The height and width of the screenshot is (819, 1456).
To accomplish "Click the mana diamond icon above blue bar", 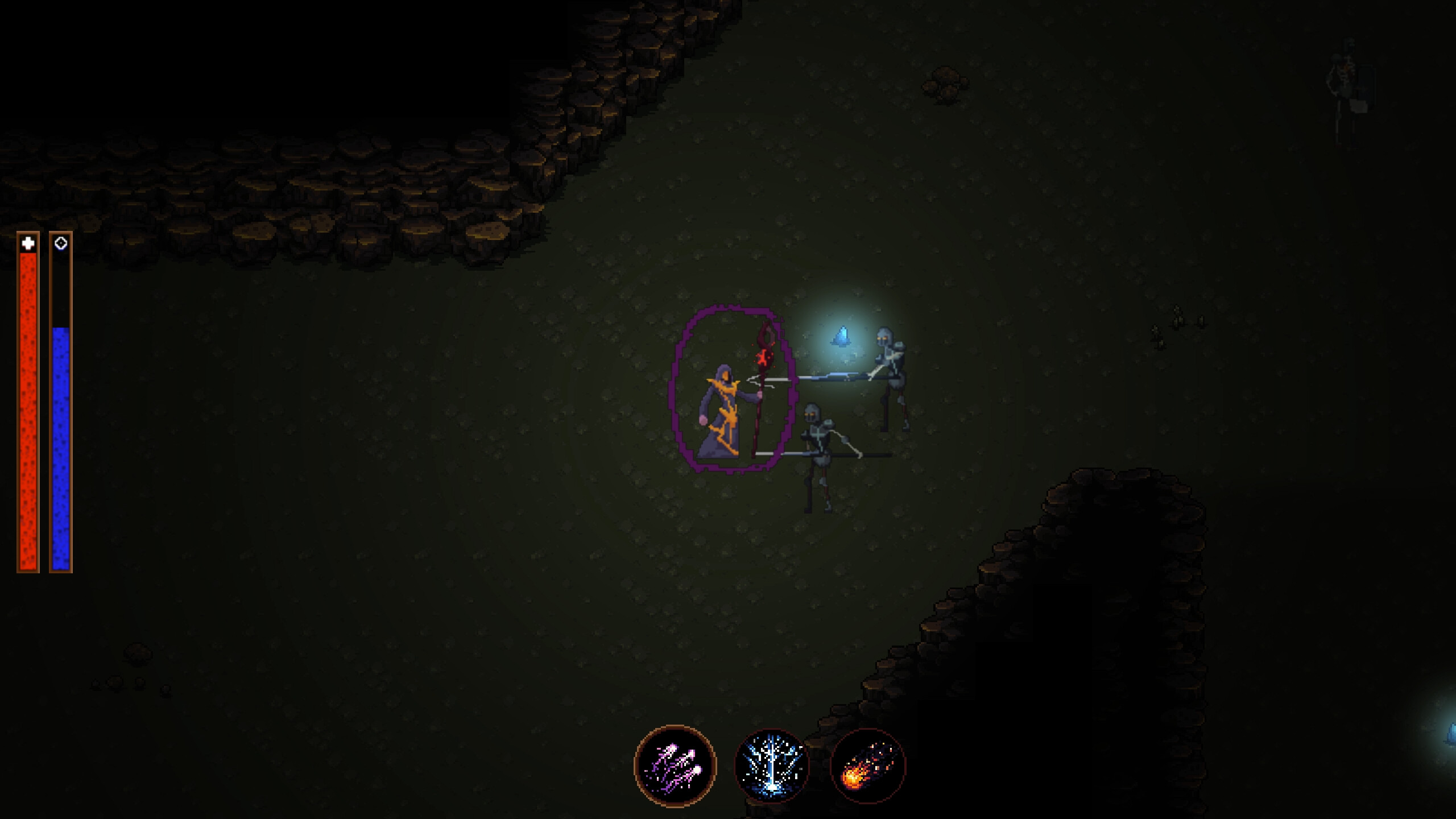I will (61, 243).
